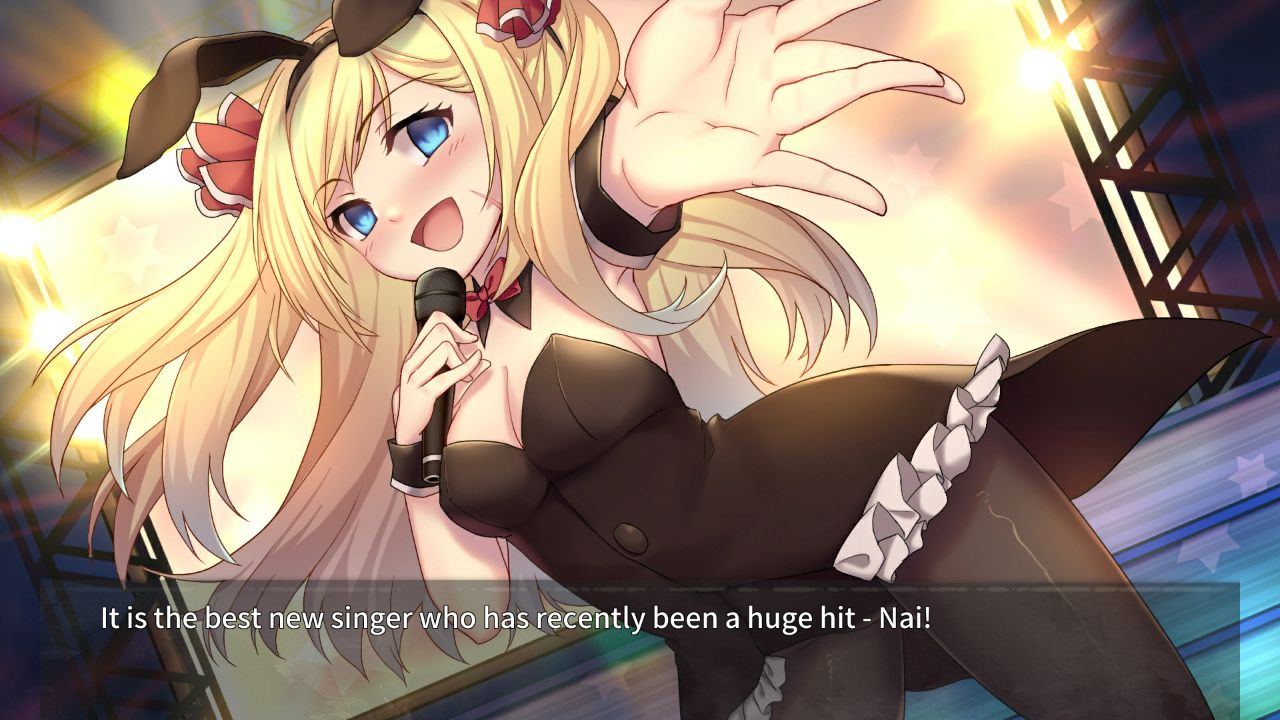Click center screen to progress the story

(x=640, y=360)
